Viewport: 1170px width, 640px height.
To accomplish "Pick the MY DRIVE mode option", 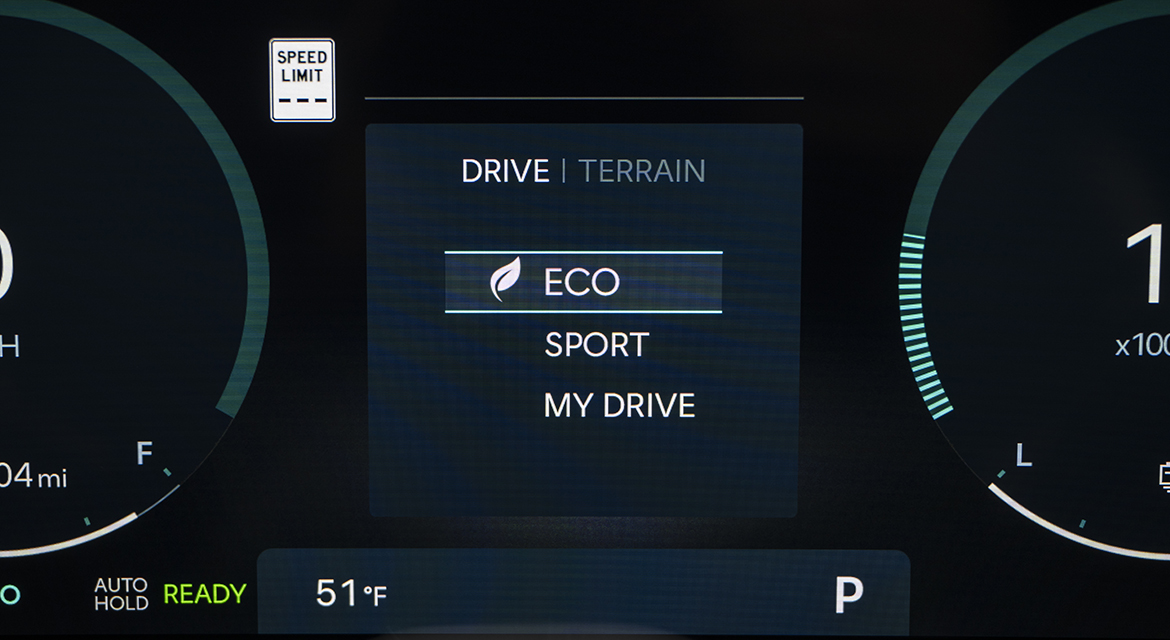I will pyautogui.click(x=619, y=406).
